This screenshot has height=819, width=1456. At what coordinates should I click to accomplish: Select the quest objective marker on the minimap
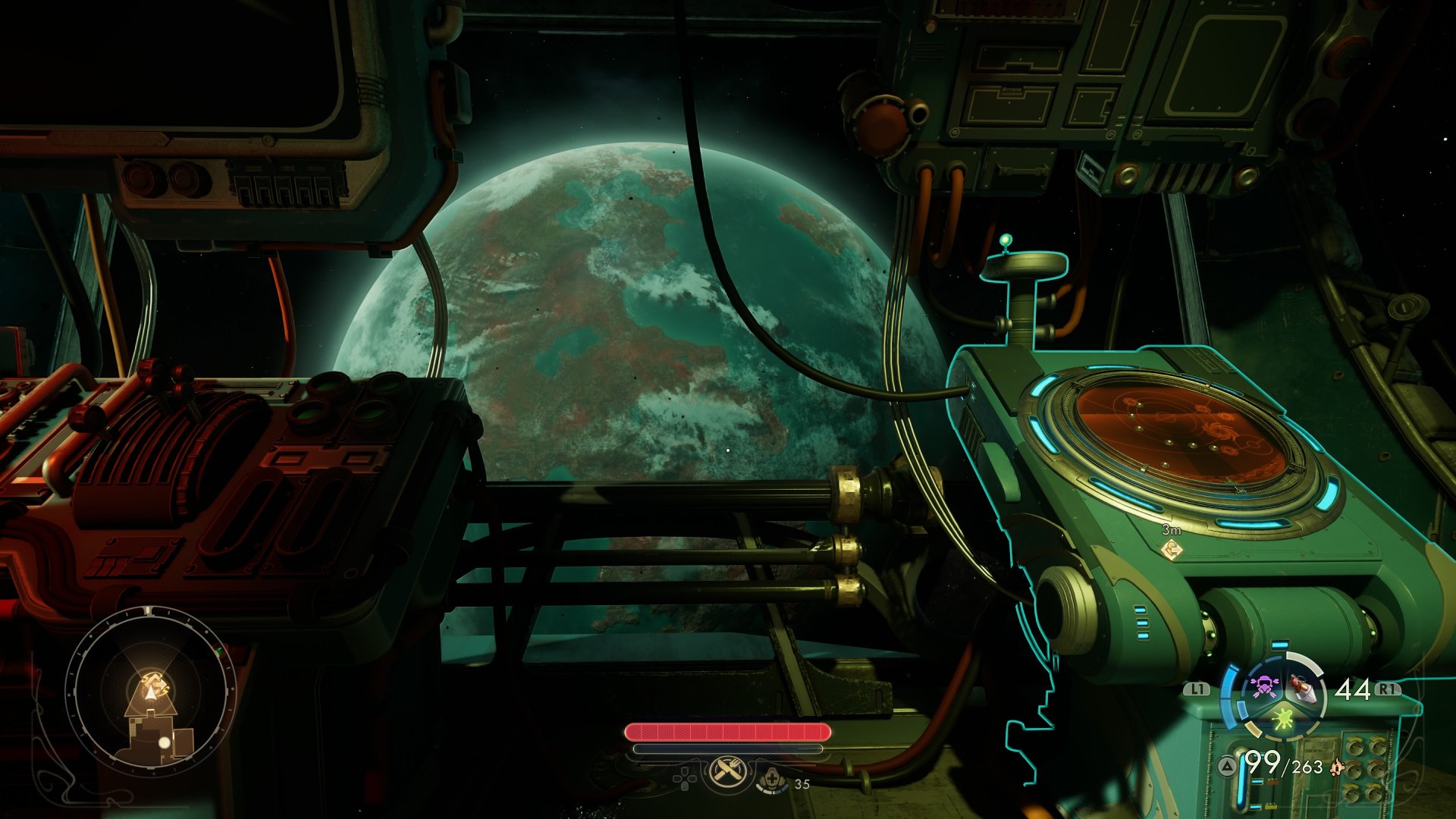tap(155, 680)
